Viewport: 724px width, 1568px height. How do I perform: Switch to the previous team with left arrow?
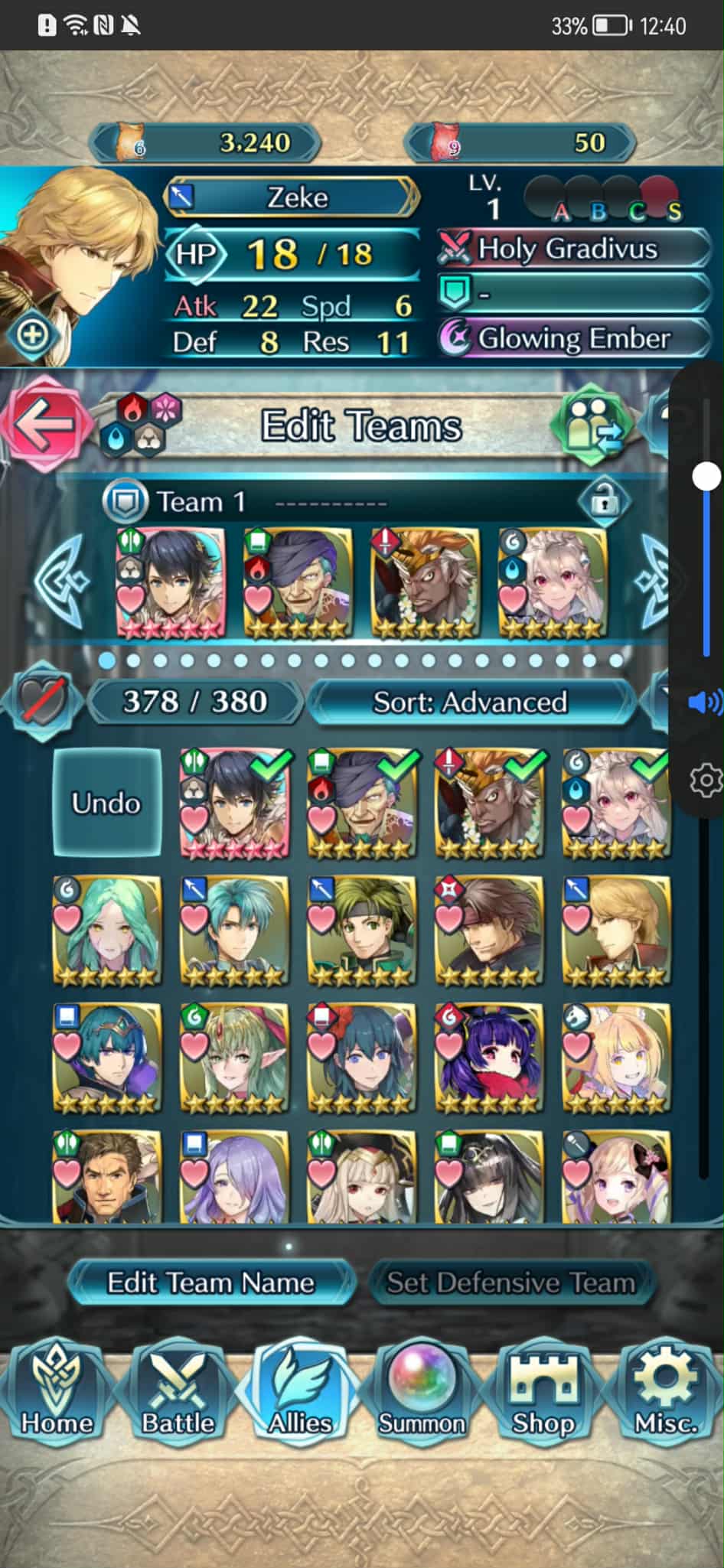click(63, 579)
